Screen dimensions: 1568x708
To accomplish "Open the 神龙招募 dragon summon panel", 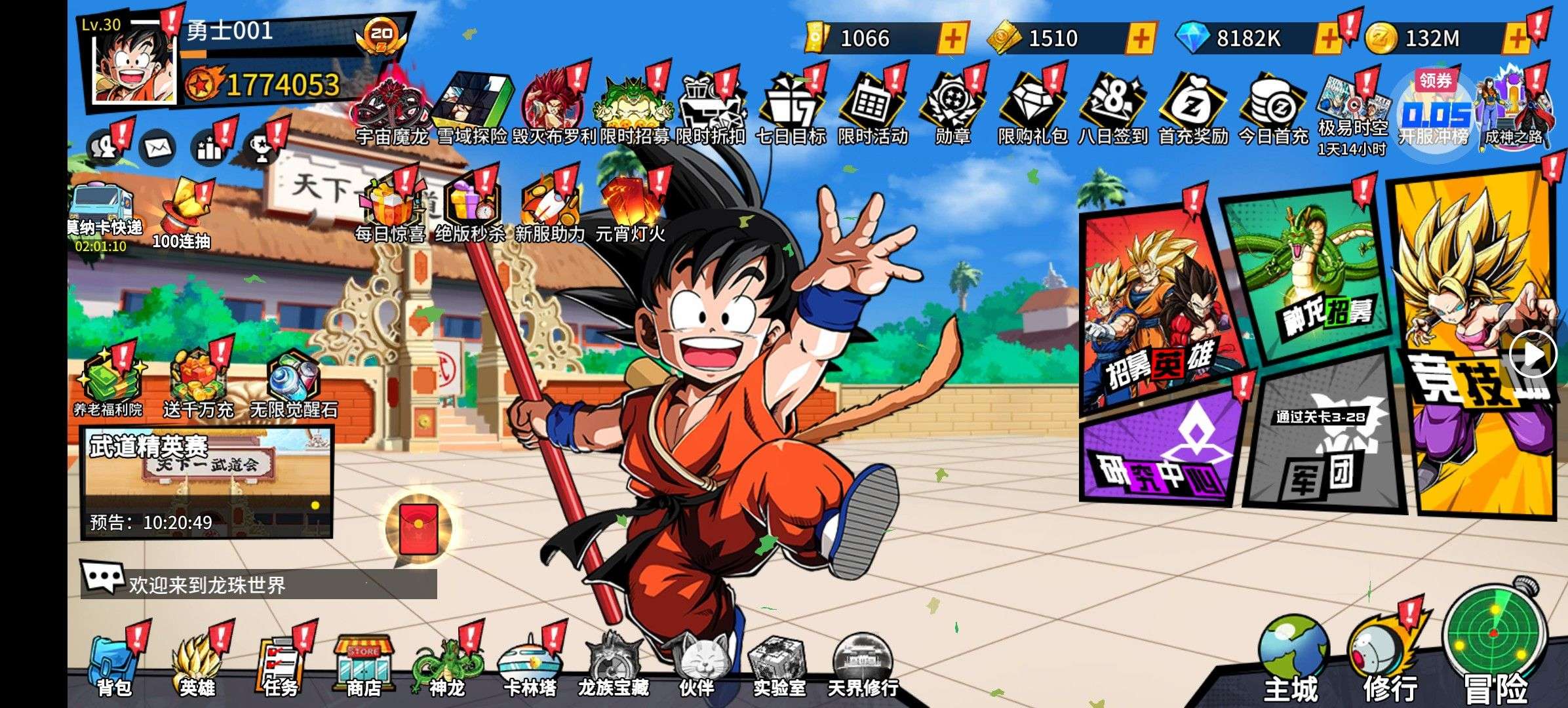I will pyautogui.click(x=1311, y=275).
